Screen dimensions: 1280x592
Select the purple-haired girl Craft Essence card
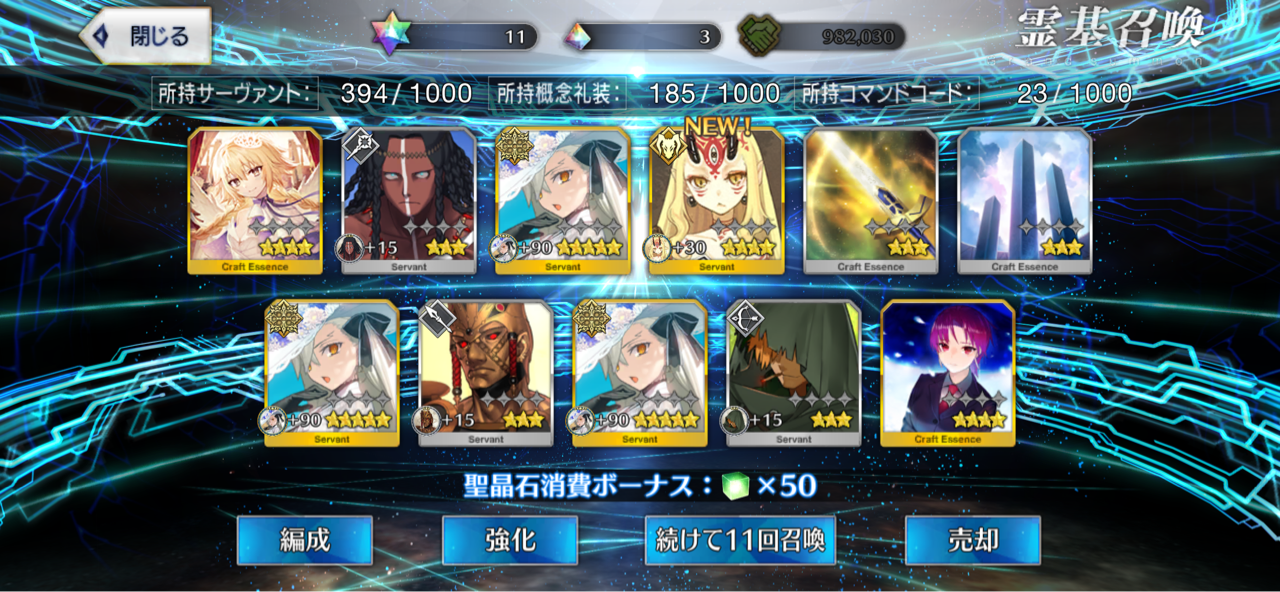click(948, 372)
